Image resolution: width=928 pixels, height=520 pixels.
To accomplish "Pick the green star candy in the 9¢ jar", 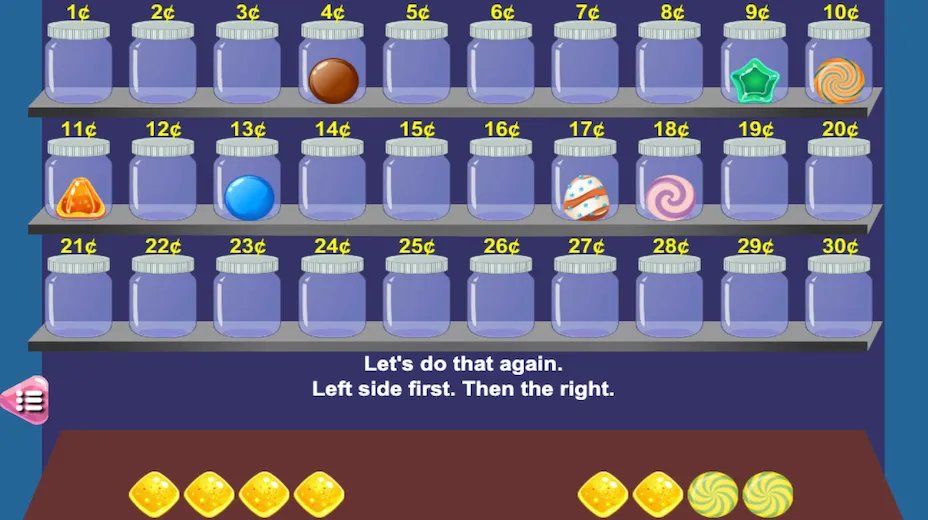I will click(x=754, y=81).
